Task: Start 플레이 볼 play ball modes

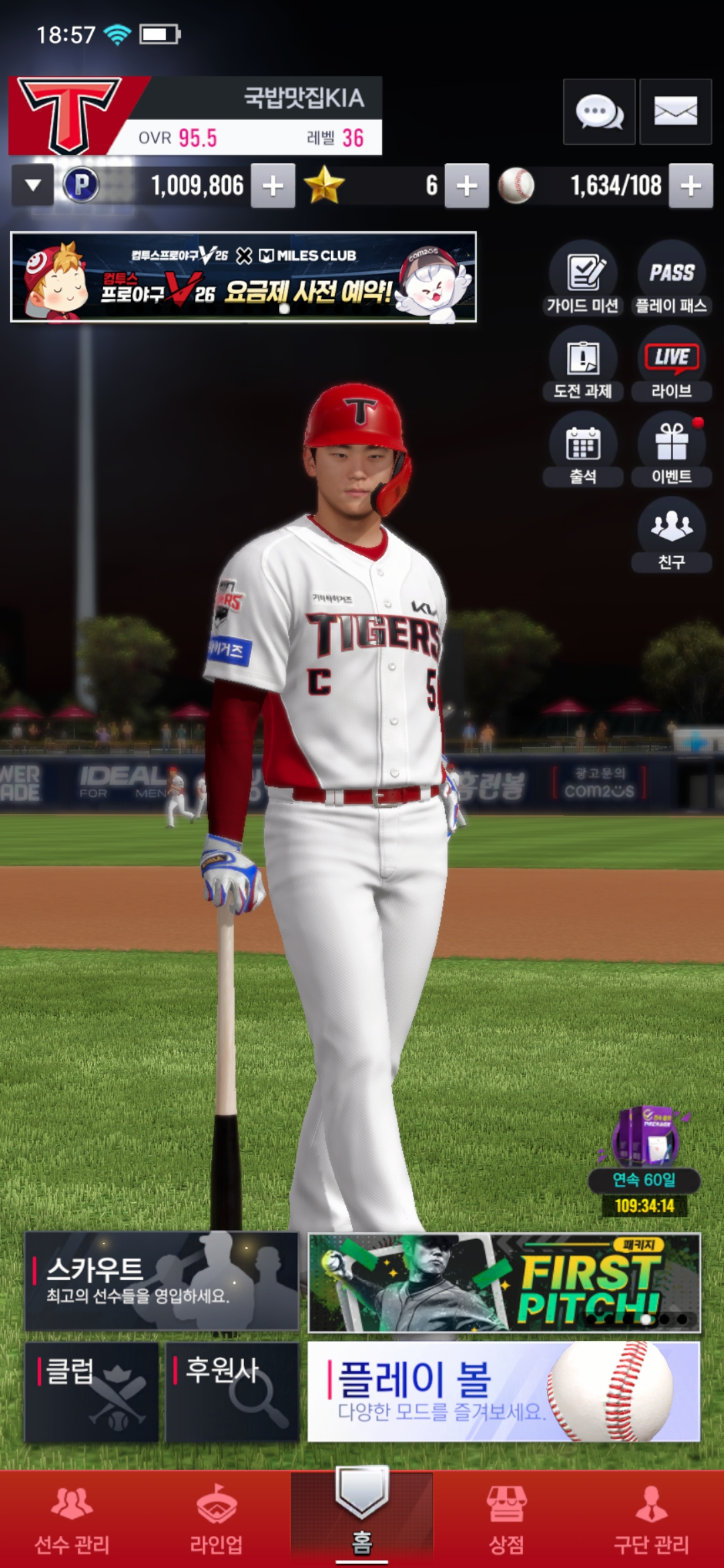Action: 503,1392
